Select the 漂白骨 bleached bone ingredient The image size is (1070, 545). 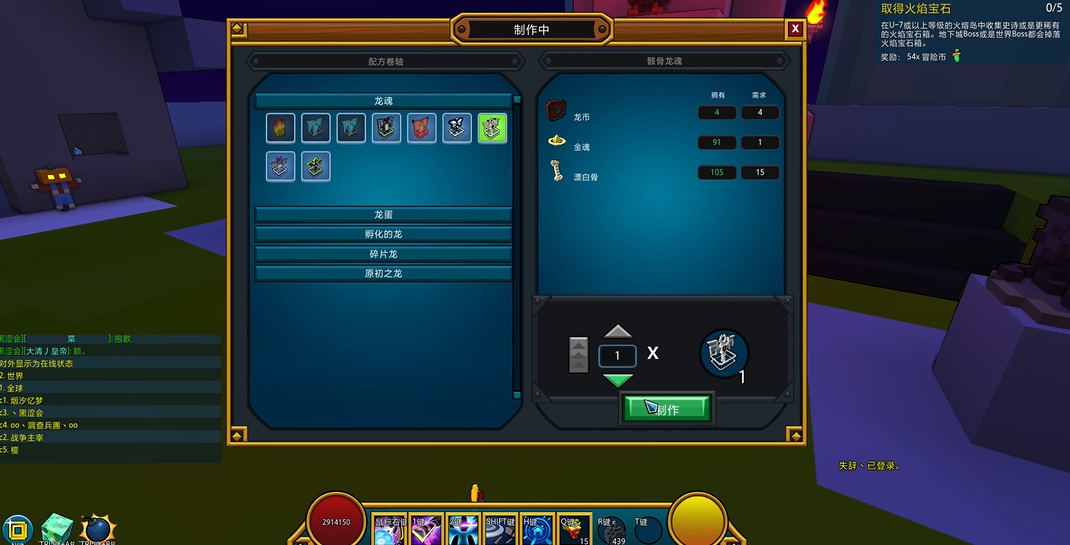tap(556, 174)
